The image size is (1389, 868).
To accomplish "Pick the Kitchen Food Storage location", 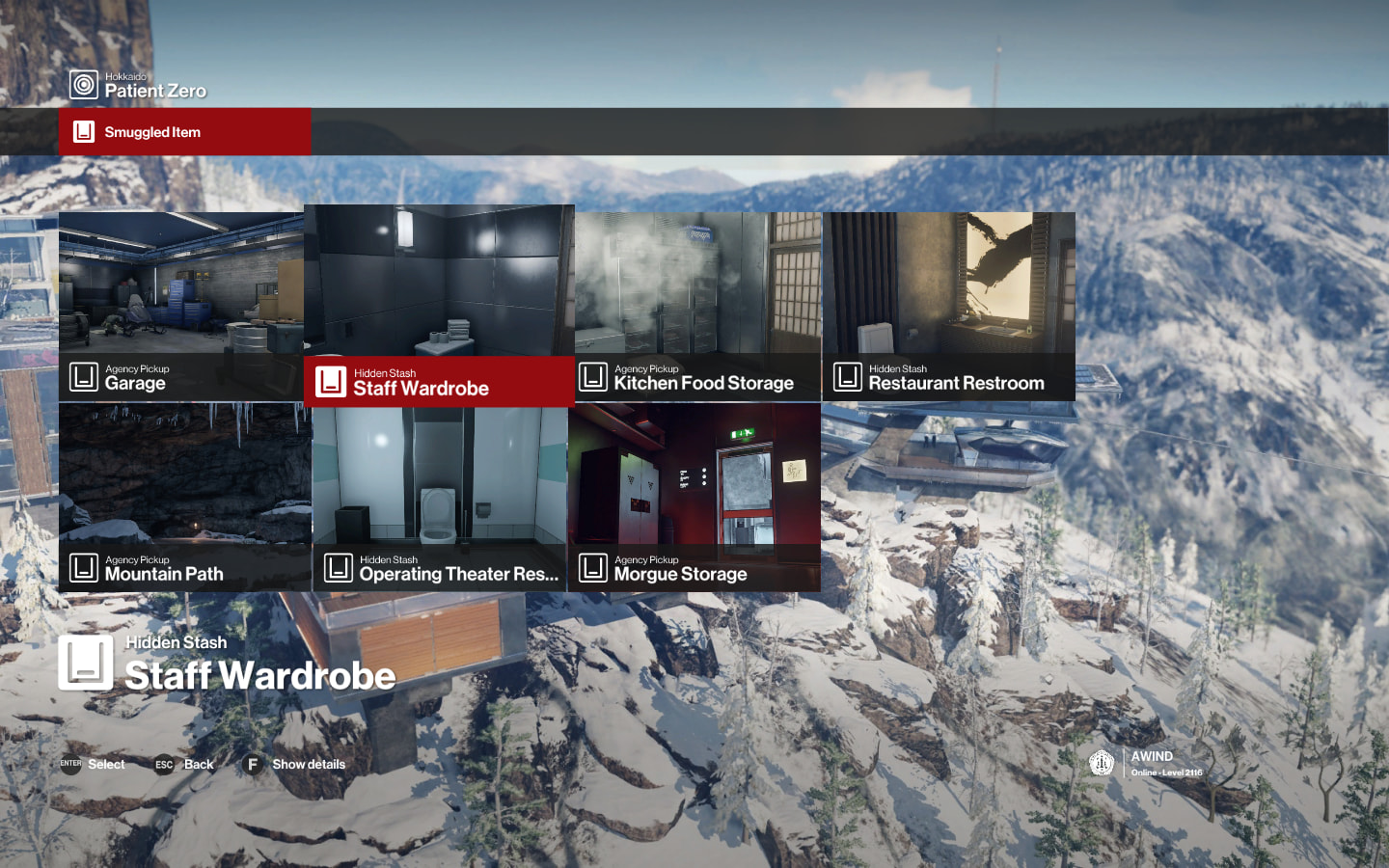I will tap(697, 307).
